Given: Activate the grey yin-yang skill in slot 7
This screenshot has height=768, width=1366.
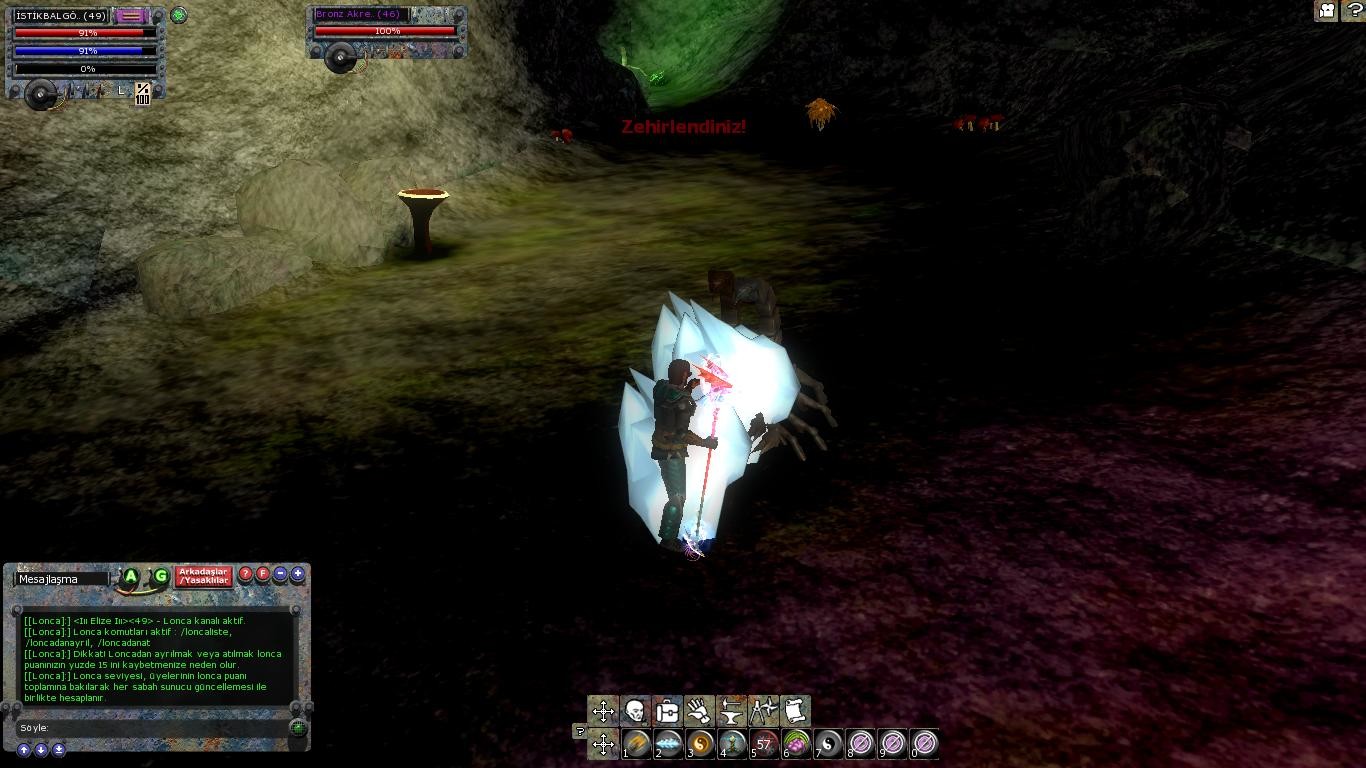Looking at the screenshot, I should 828,743.
